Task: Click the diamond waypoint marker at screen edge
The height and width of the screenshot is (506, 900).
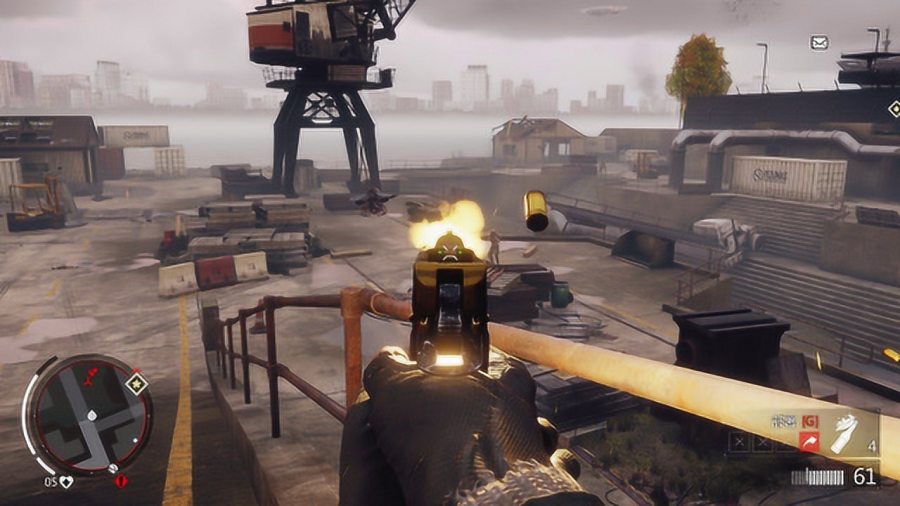Action: point(893,108)
